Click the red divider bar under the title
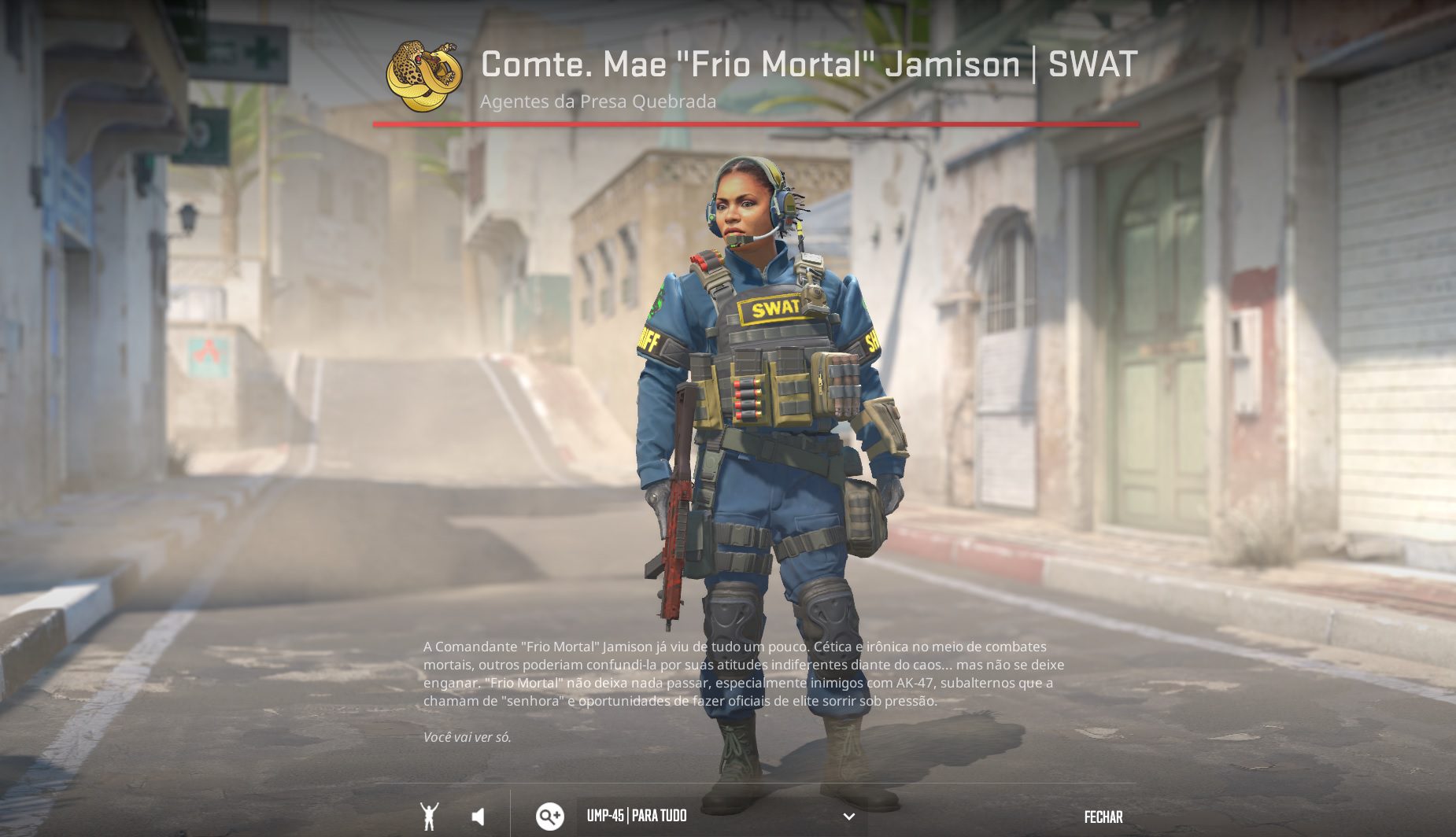 pos(756,124)
